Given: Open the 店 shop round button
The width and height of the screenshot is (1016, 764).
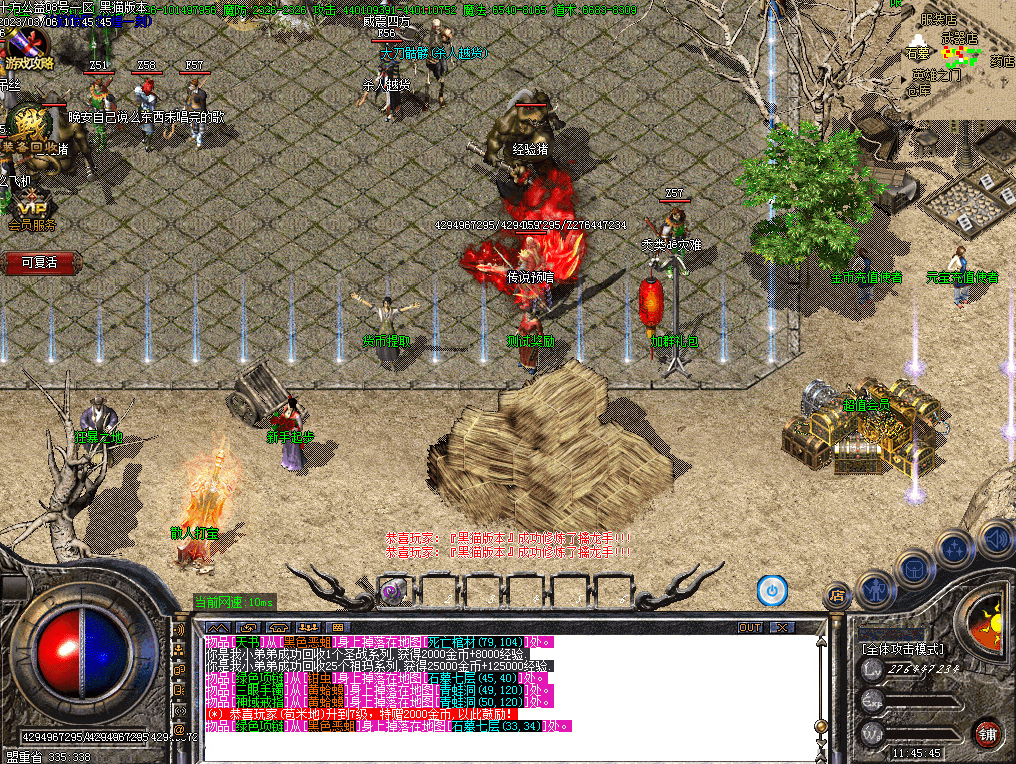Looking at the screenshot, I should tap(836, 596).
